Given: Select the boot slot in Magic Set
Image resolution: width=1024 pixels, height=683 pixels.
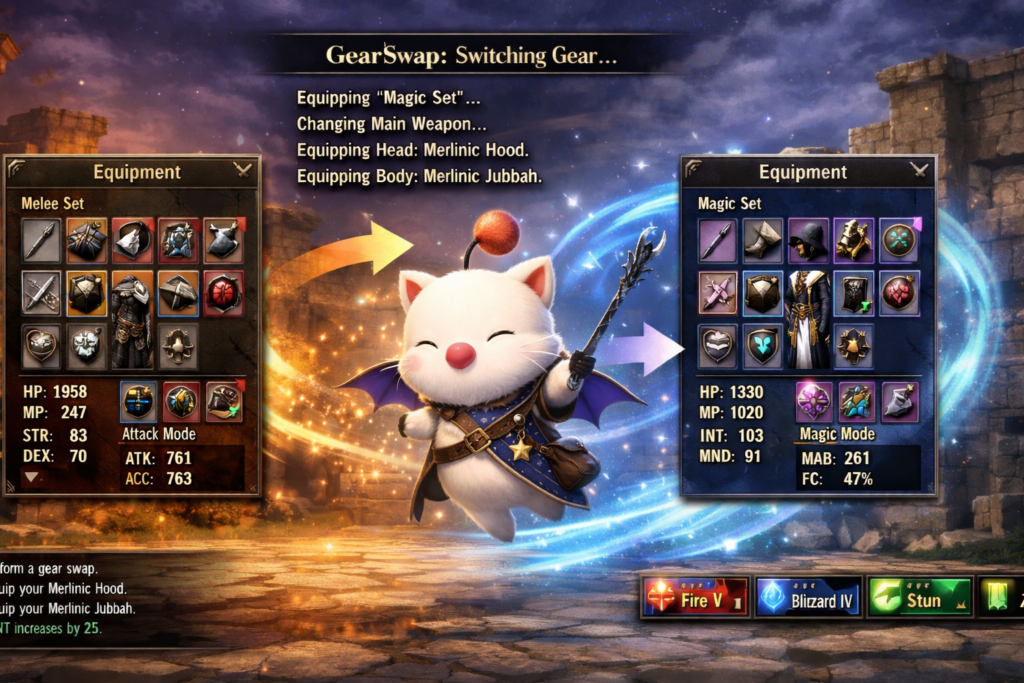Looking at the screenshot, I should point(762,240).
